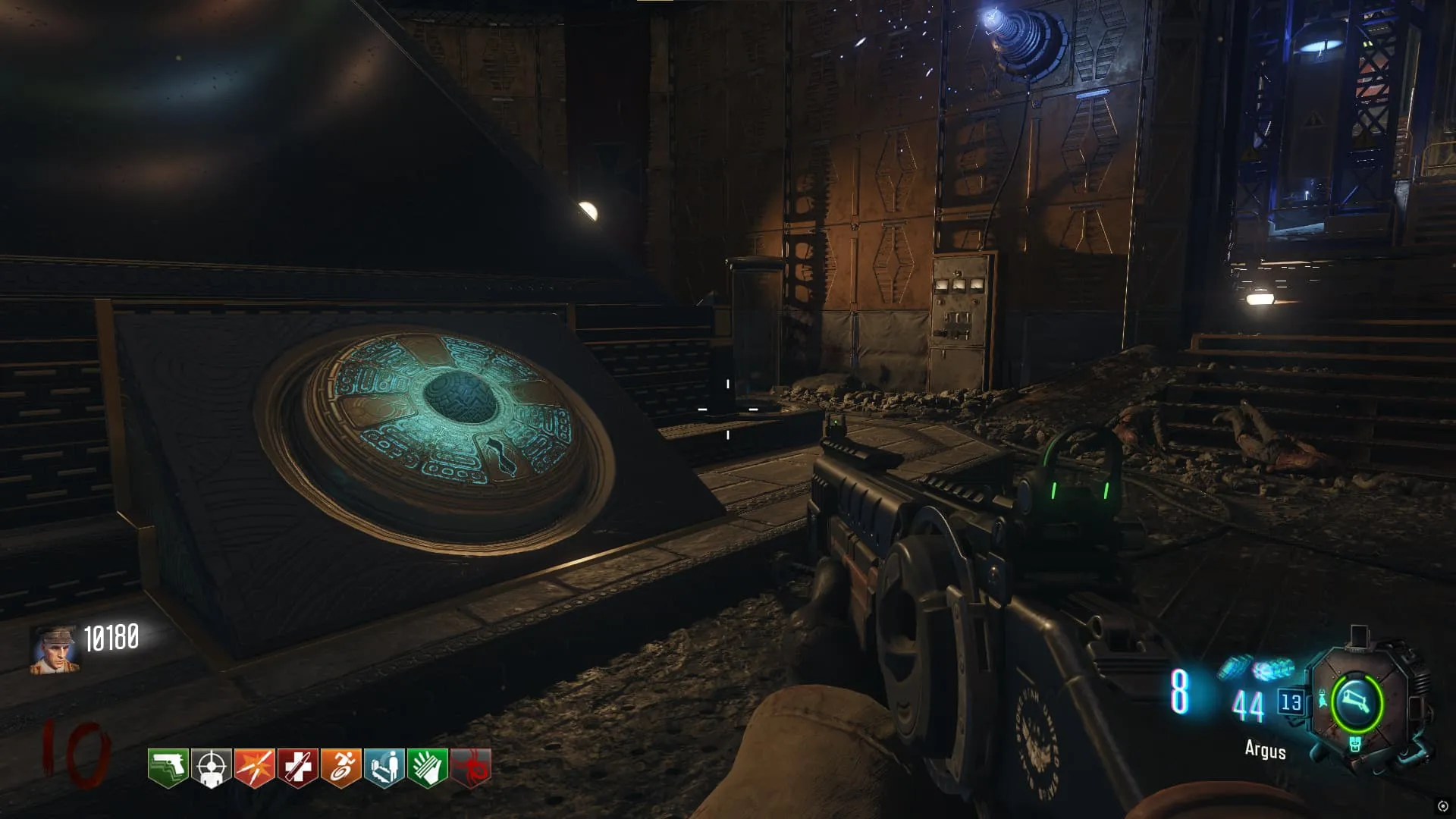Select the Mule Kick green pistol perk
1456x819 pixels.
pos(168,767)
